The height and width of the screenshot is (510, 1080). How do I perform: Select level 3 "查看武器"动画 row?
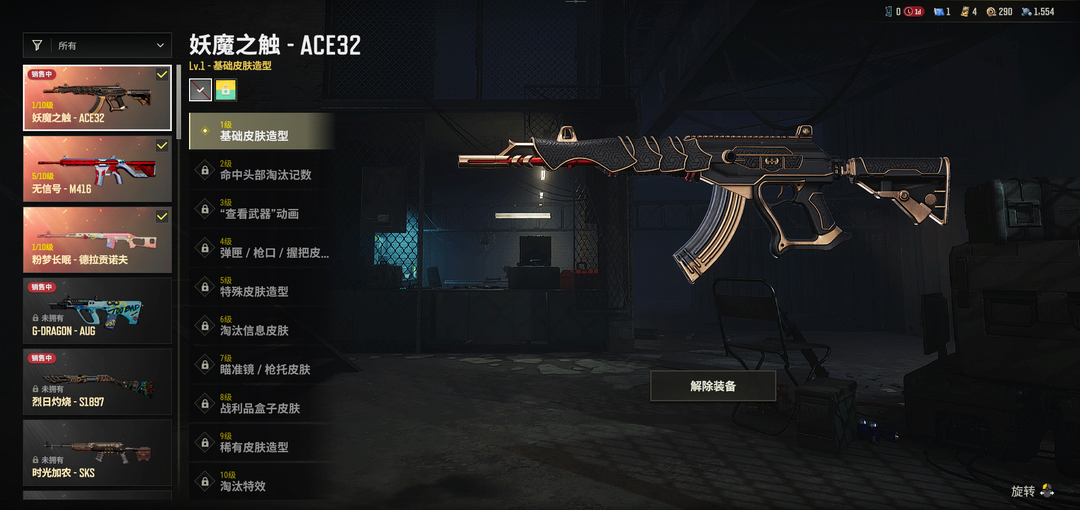point(261,209)
